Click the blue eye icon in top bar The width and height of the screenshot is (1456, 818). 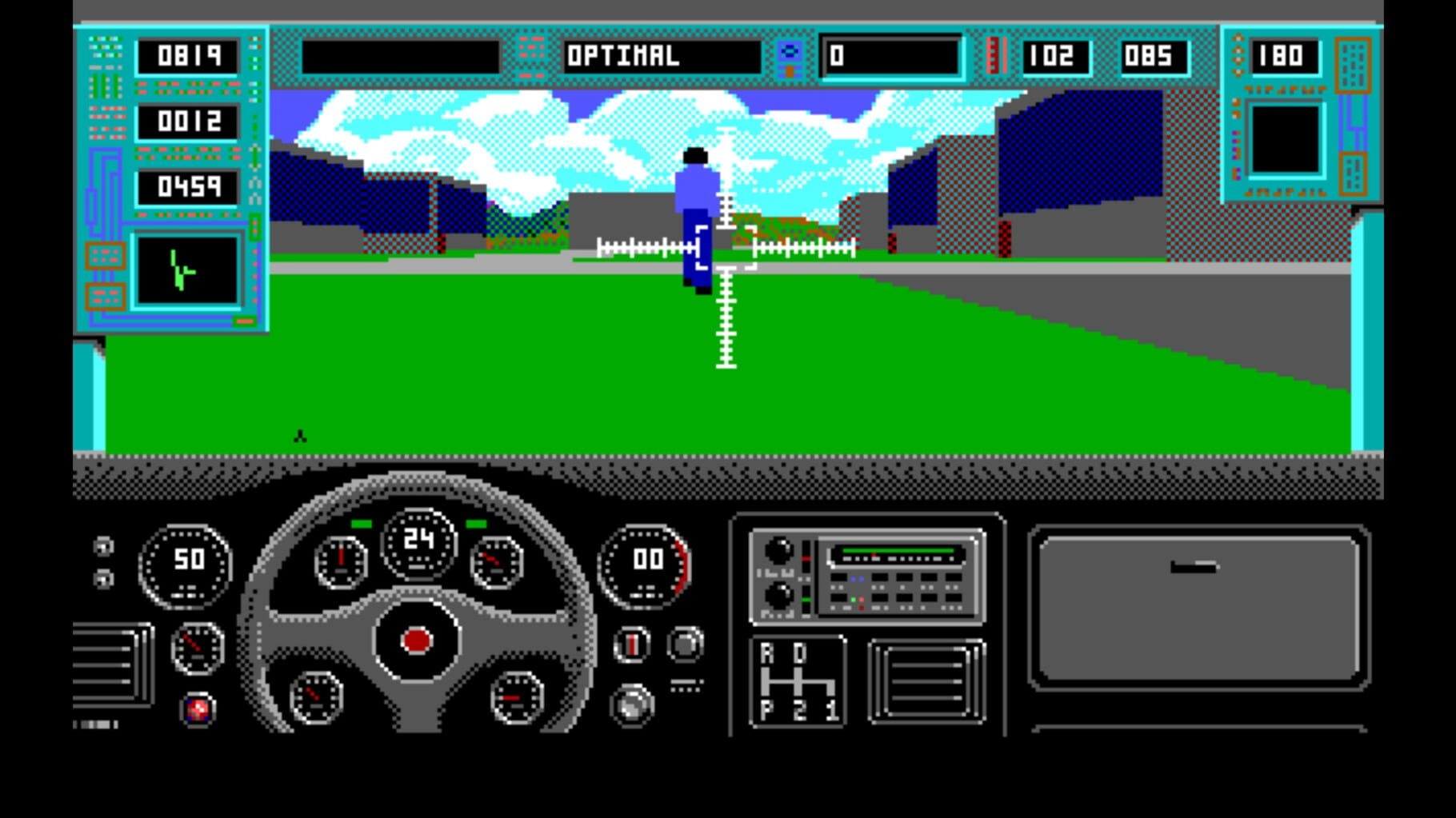point(790,53)
